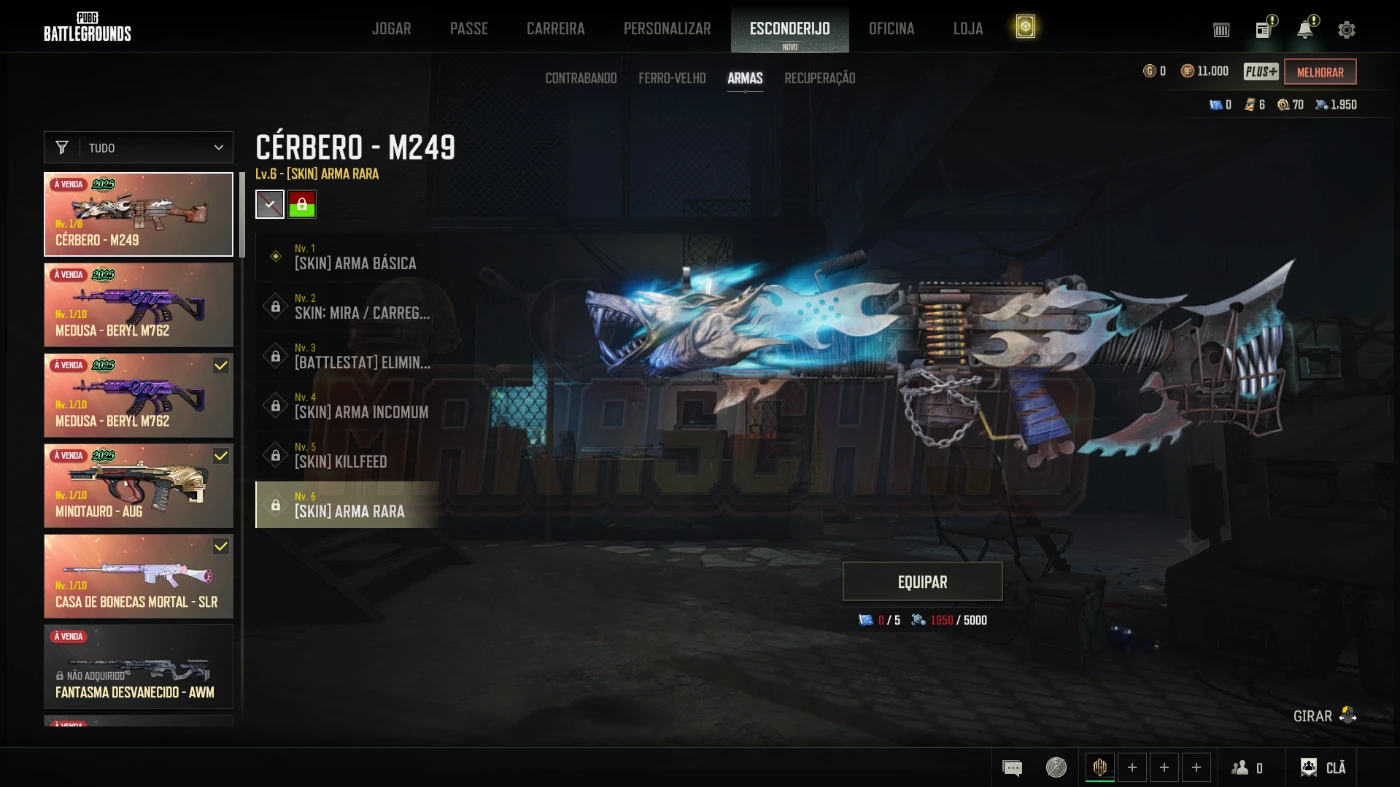Switch to the Contrabando tab
This screenshot has width=1400, height=787.
(581, 78)
